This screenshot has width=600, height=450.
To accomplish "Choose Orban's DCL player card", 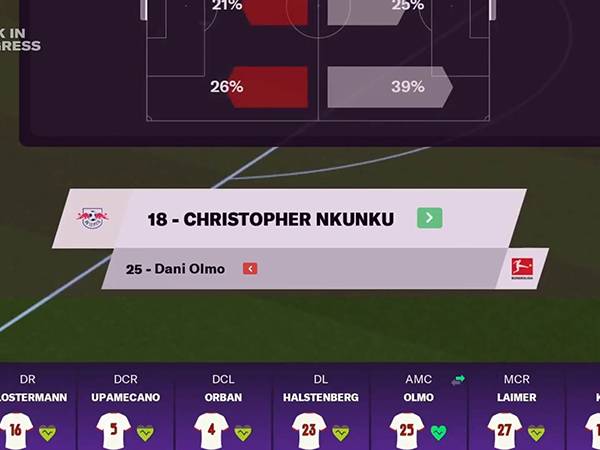I will [224, 412].
